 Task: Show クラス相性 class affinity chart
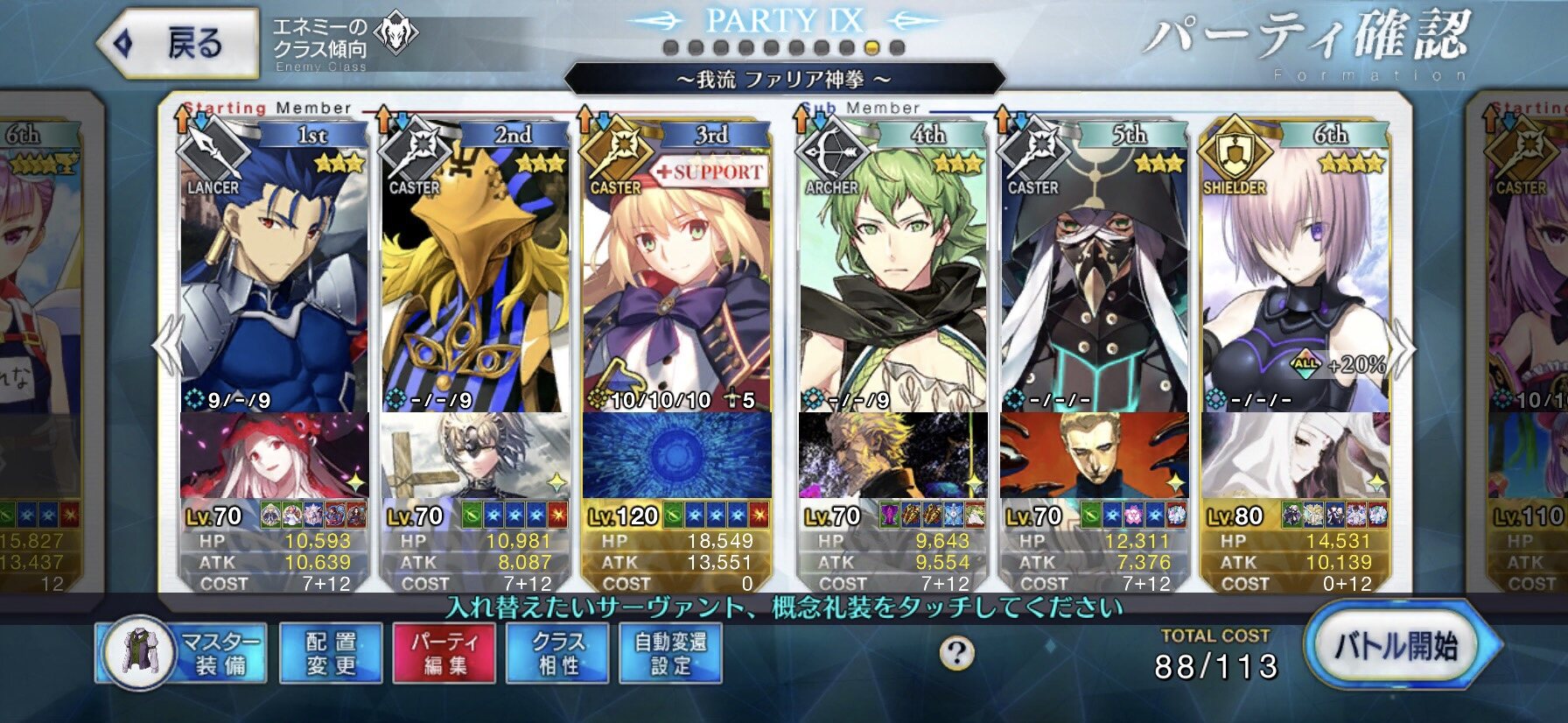pos(557,653)
